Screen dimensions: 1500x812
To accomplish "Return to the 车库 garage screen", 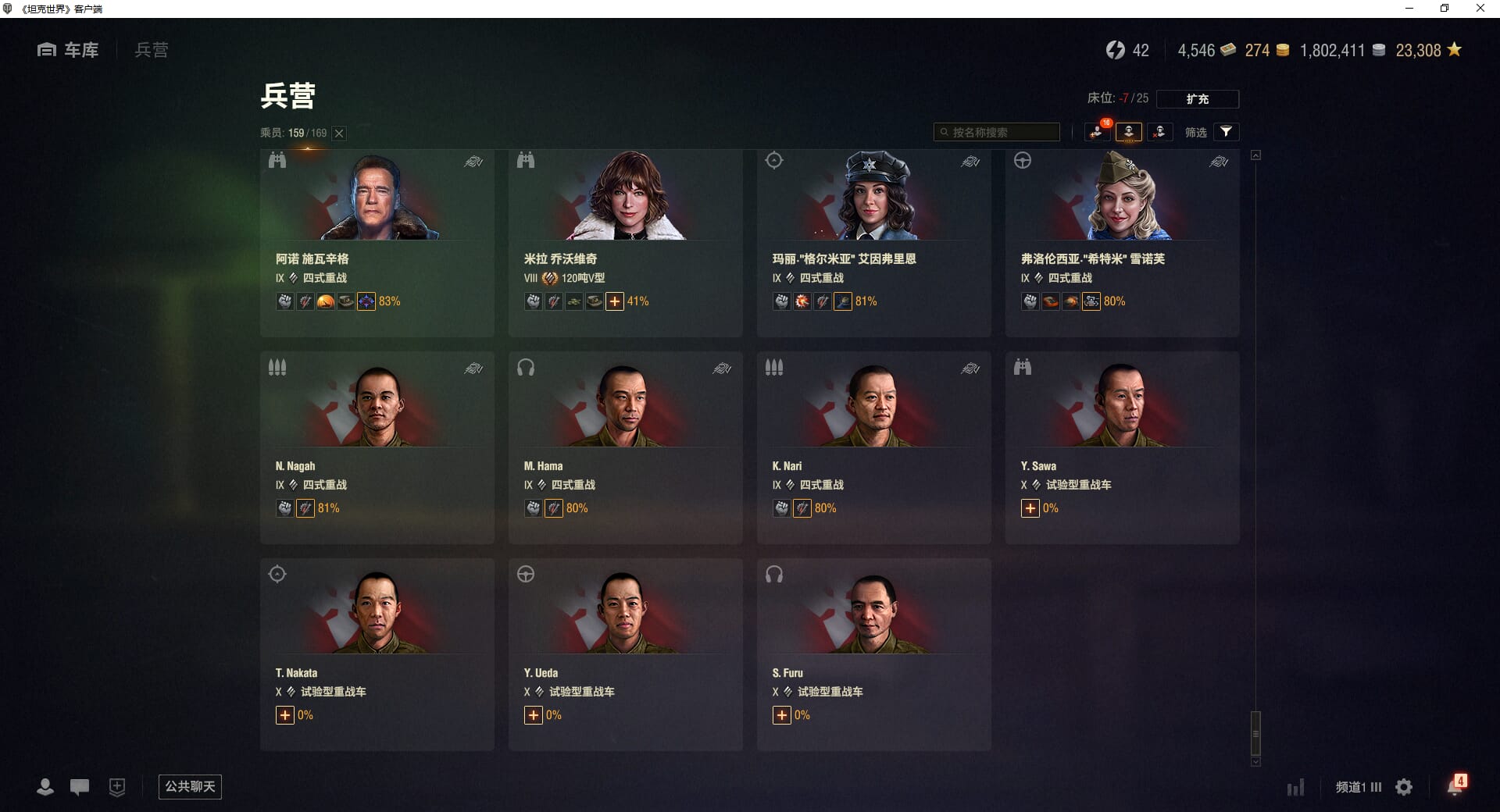I will [69, 50].
